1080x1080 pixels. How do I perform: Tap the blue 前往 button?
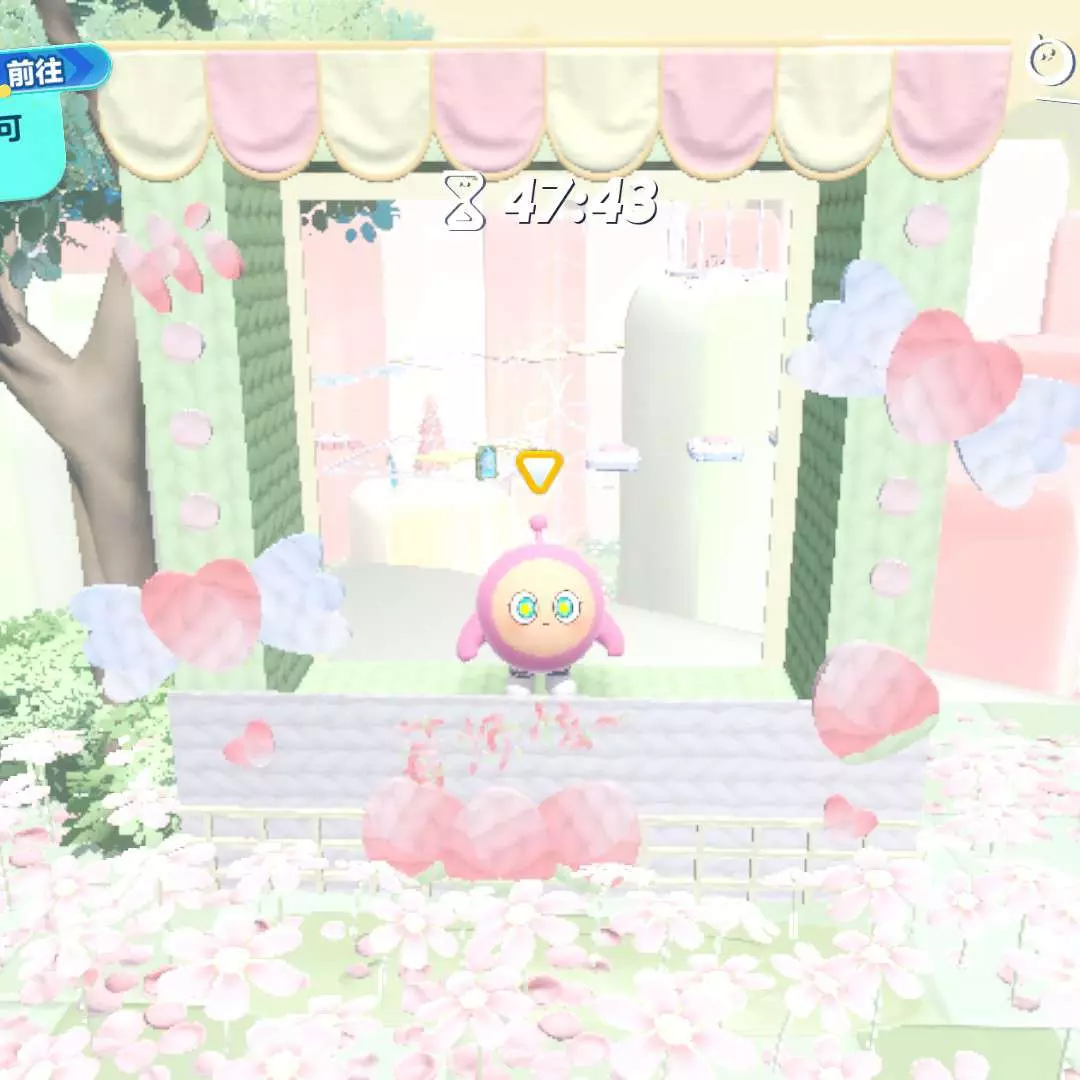point(50,70)
